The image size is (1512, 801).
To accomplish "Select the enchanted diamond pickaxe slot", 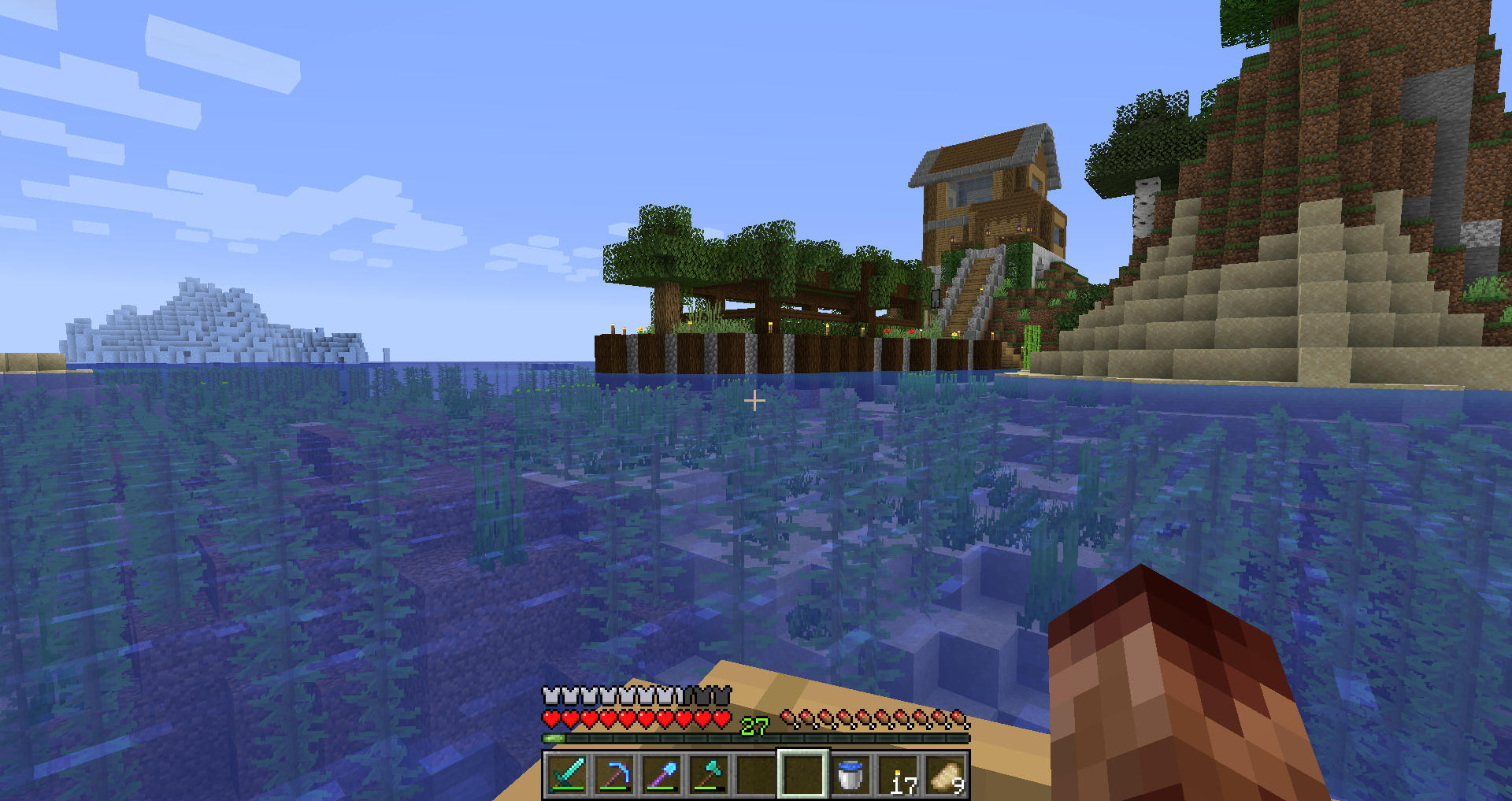I will coord(614,775).
